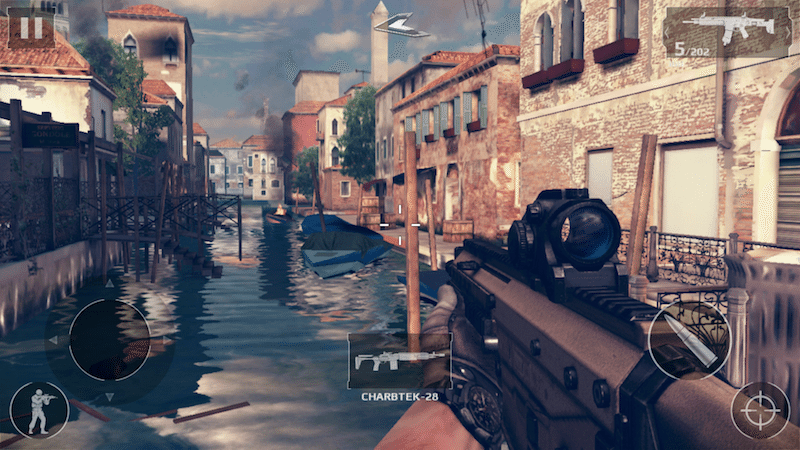
Task: Pause the game with the pause button
Action: coord(31,27)
